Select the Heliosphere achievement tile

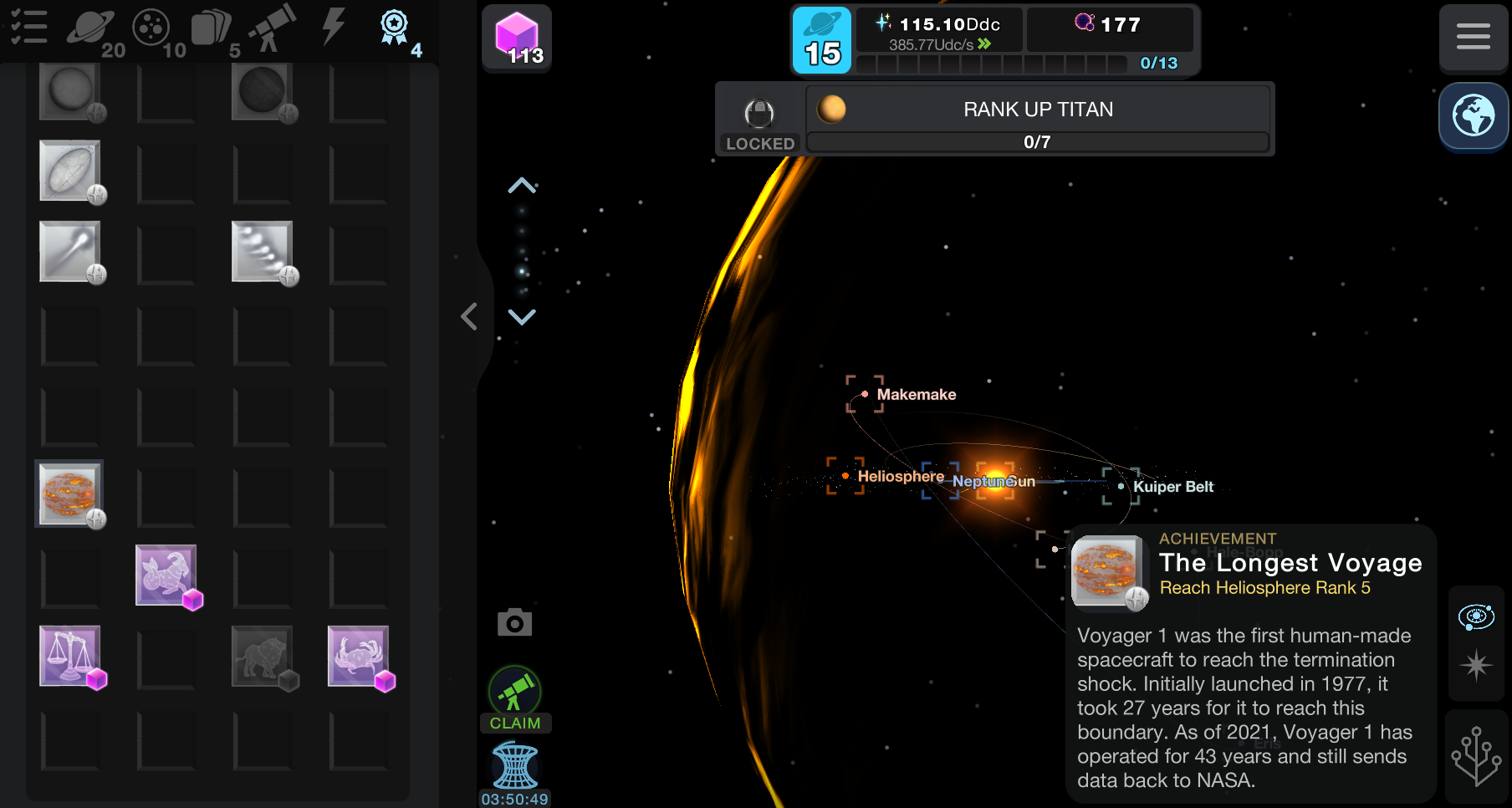tap(69, 493)
